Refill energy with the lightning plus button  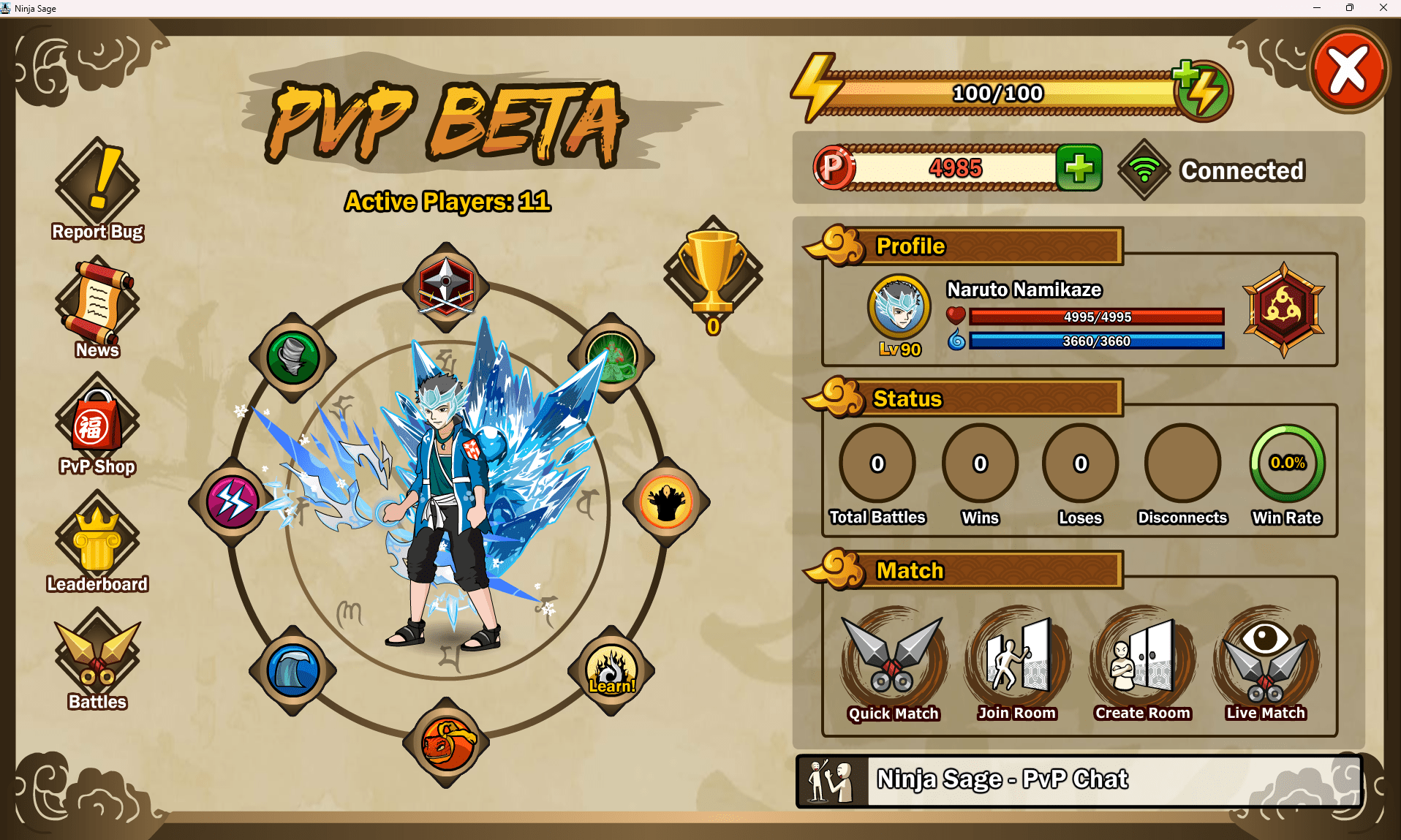(x=1203, y=91)
